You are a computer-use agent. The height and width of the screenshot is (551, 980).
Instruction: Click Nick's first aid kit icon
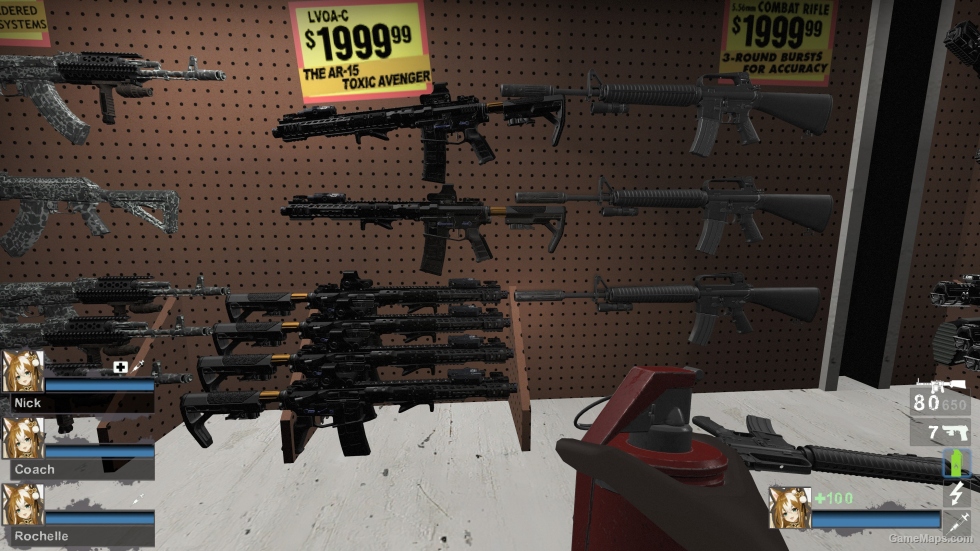click(x=121, y=367)
